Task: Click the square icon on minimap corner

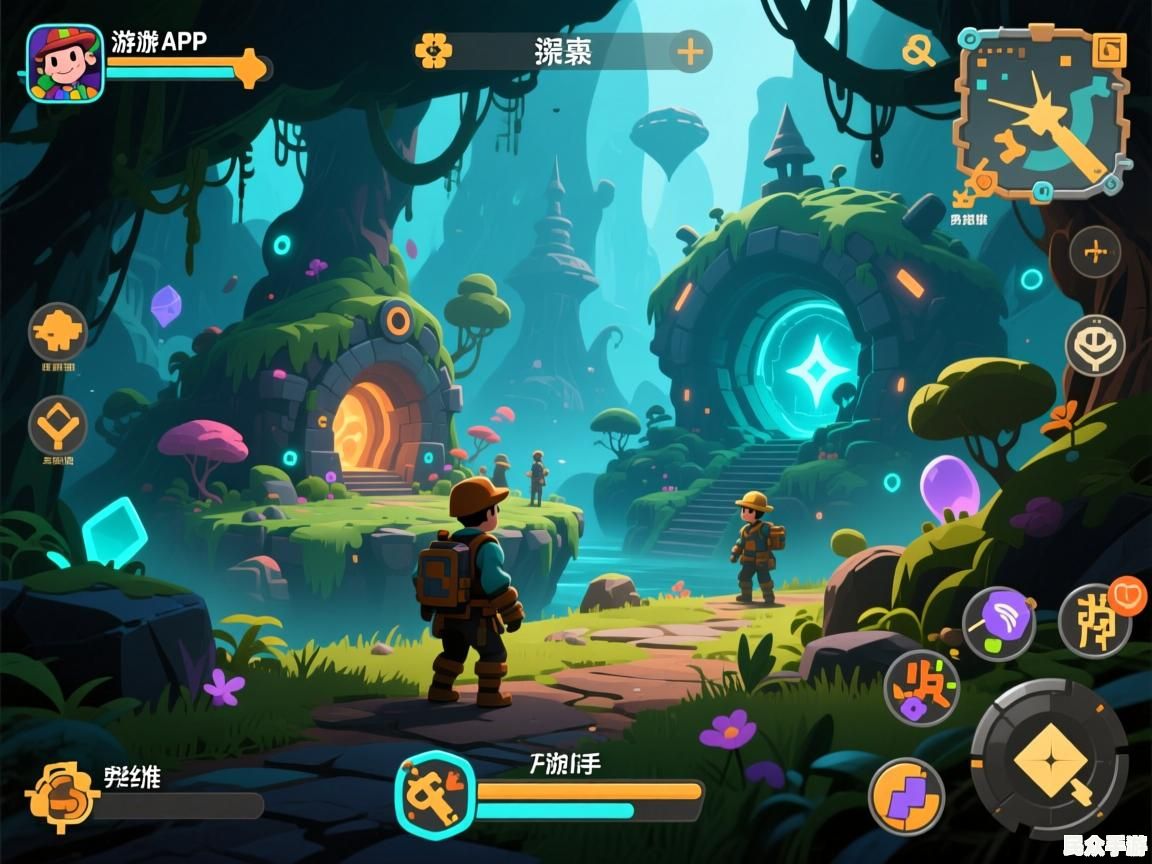Action: point(1108,48)
